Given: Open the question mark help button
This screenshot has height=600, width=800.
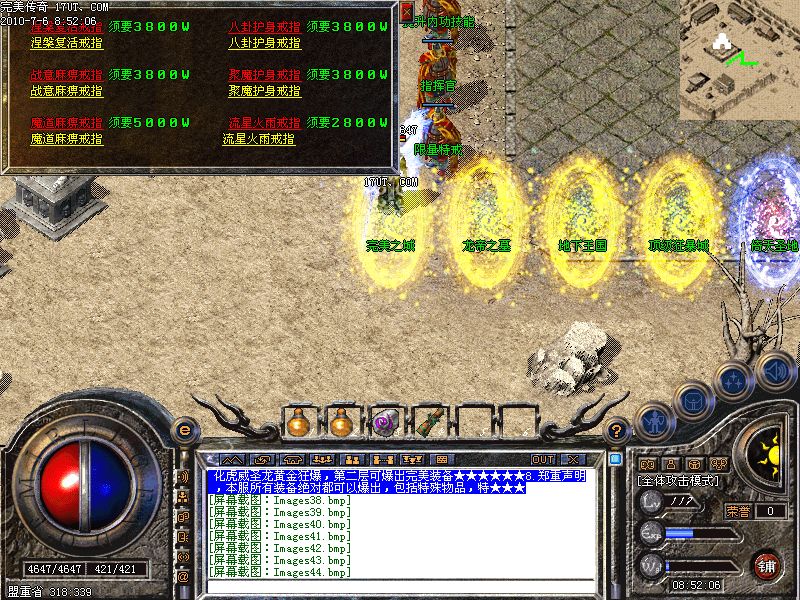Looking at the screenshot, I should 618,431.
